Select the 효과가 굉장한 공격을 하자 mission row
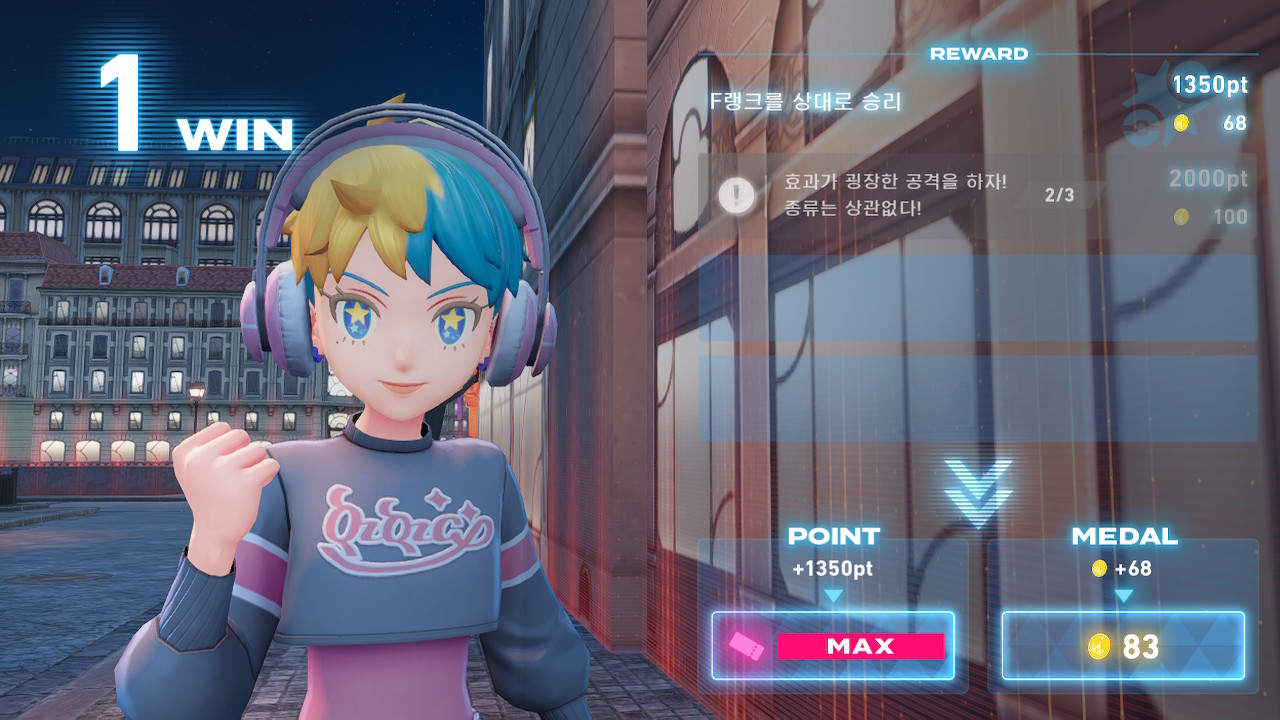This screenshot has height=720, width=1280. 975,196
